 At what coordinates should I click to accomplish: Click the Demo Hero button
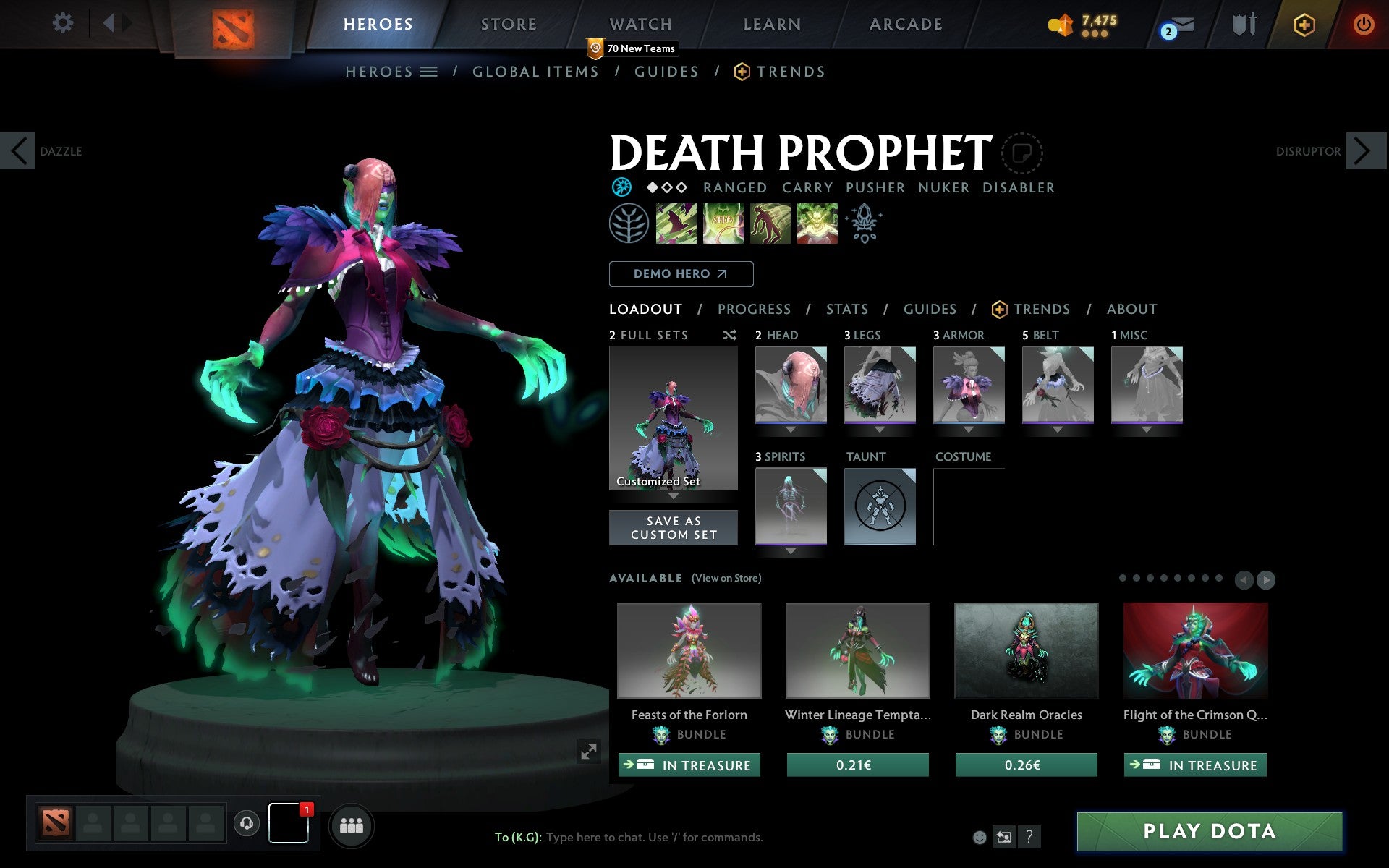[681, 274]
